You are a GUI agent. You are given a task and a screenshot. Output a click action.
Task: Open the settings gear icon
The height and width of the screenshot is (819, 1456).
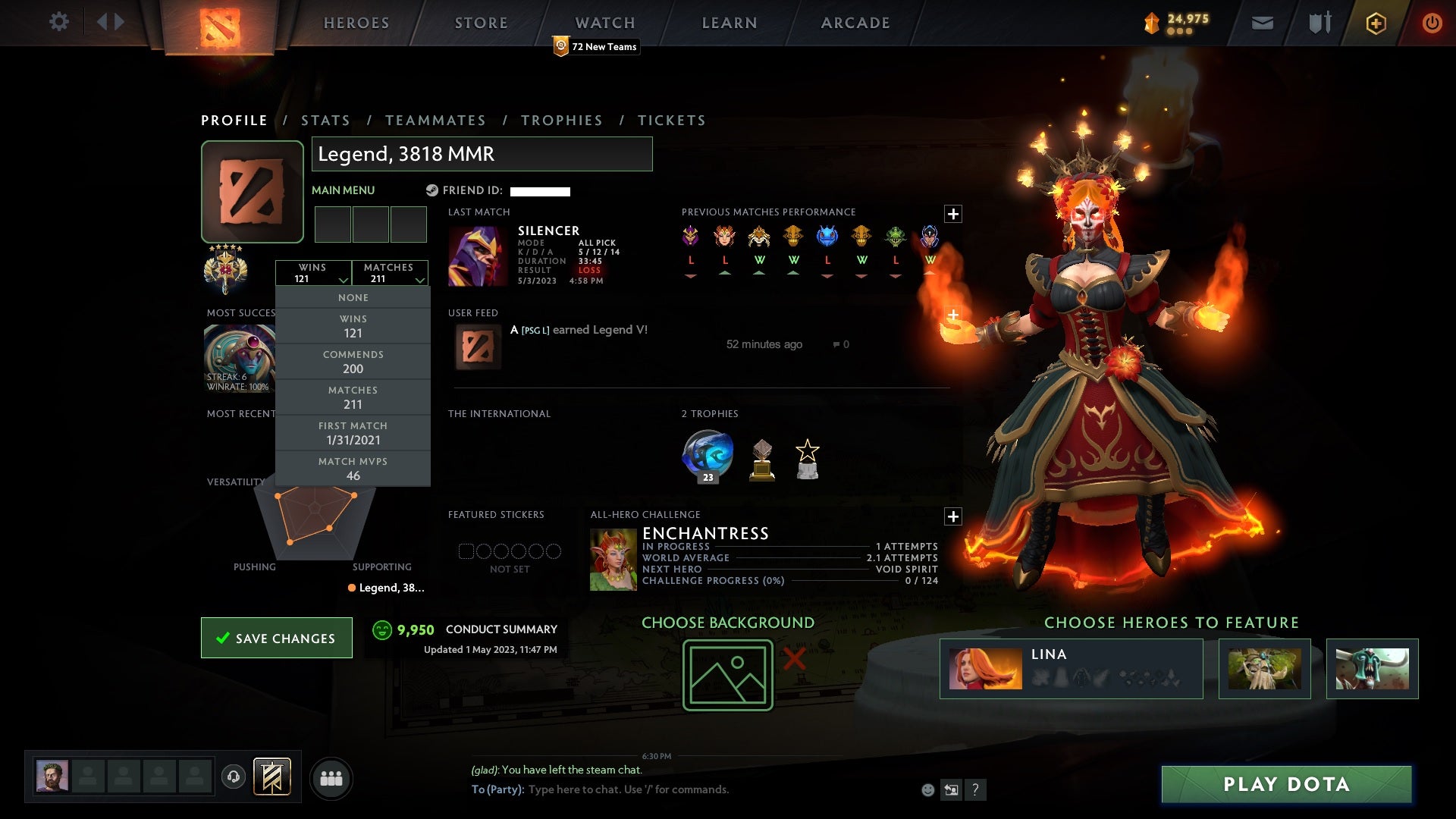click(59, 22)
